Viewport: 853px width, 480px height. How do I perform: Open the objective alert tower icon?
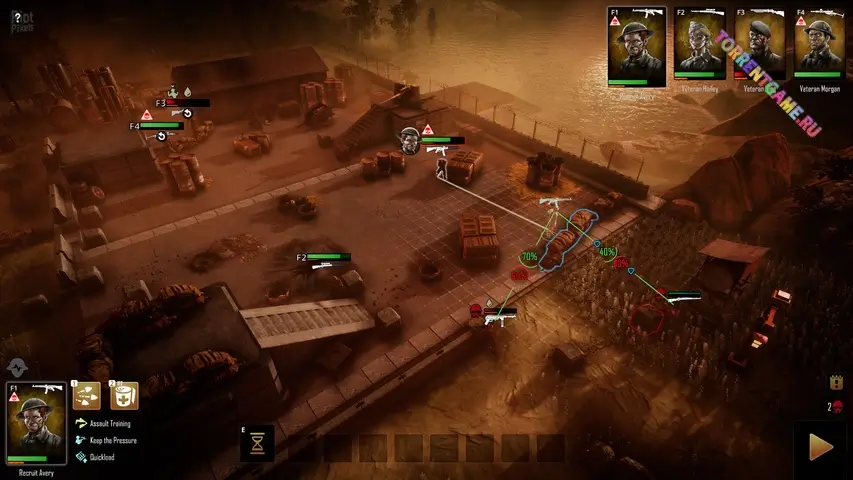pos(836,382)
